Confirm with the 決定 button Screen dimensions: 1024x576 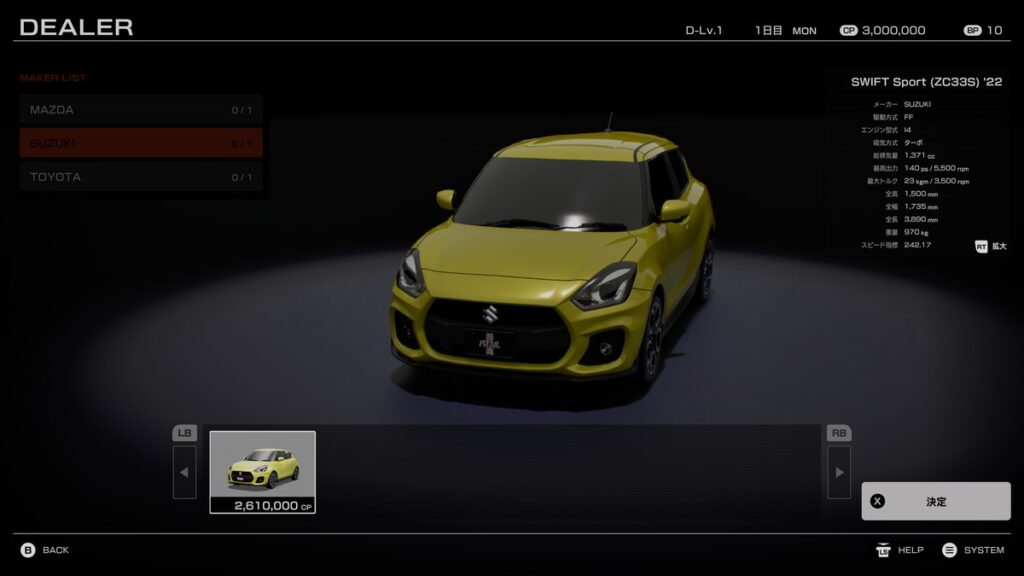(x=935, y=501)
